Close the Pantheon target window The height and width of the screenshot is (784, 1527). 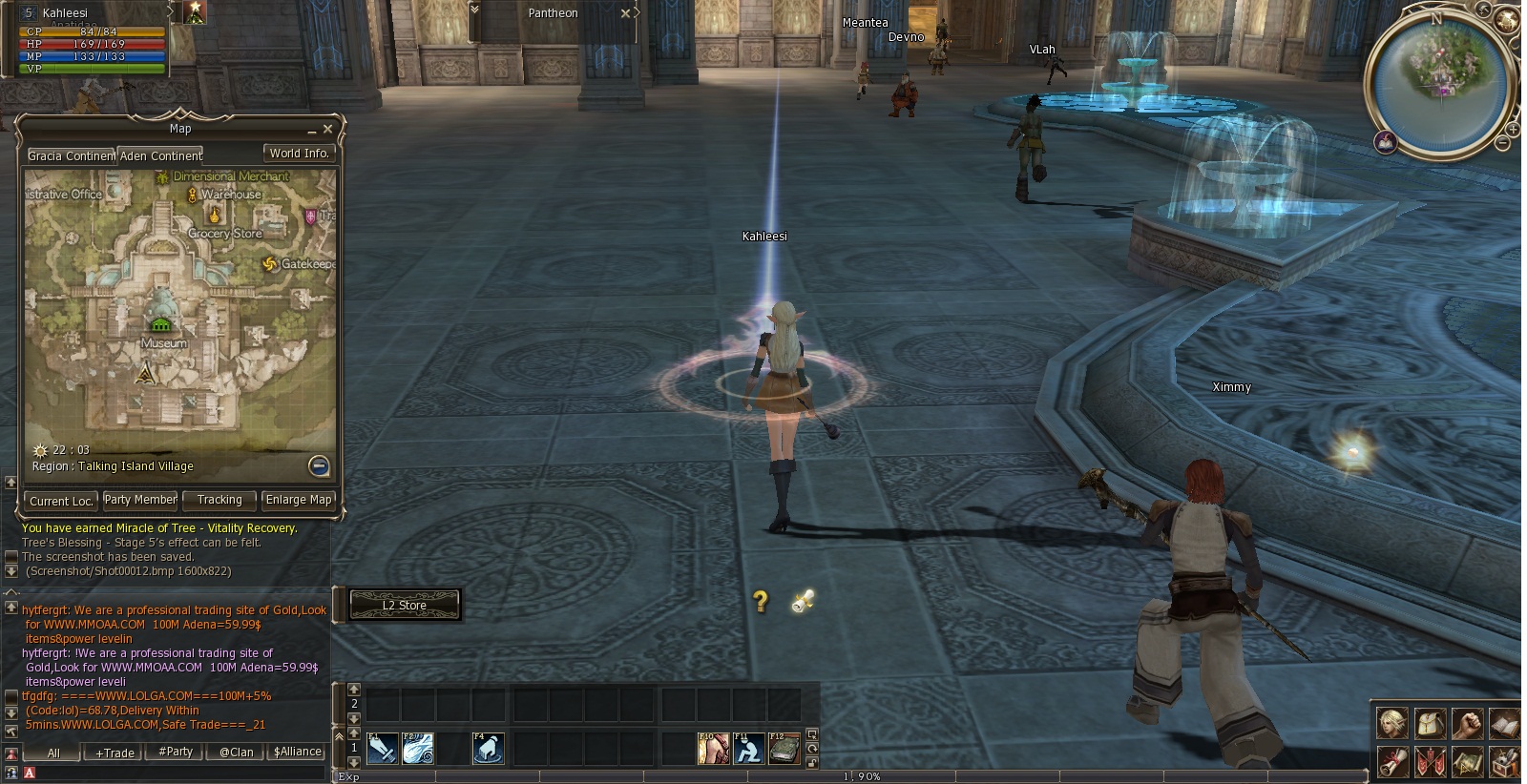coord(625,13)
